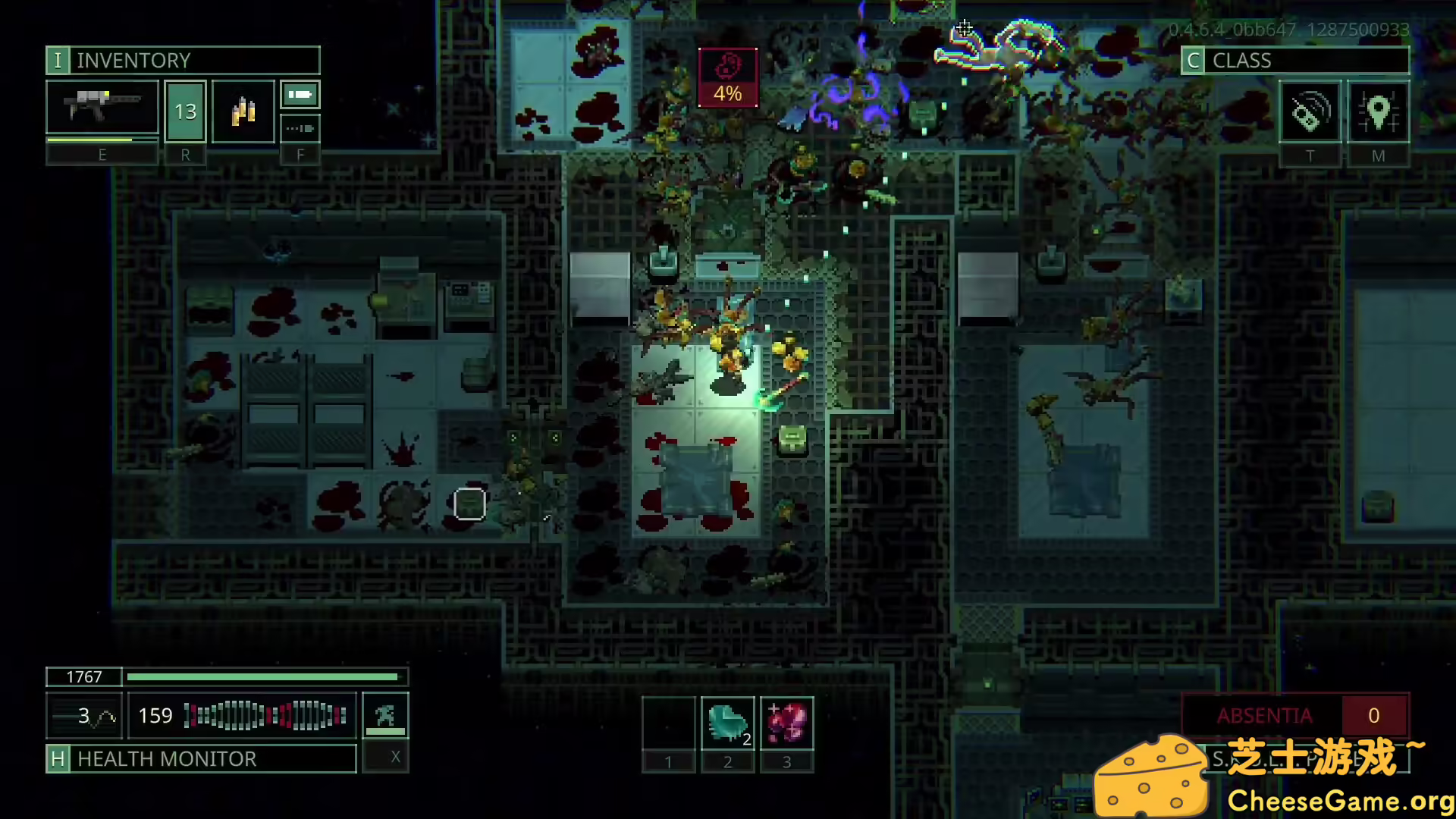Open the Class panel
This screenshot has height=819, width=1456.
[x=1294, y=61]
